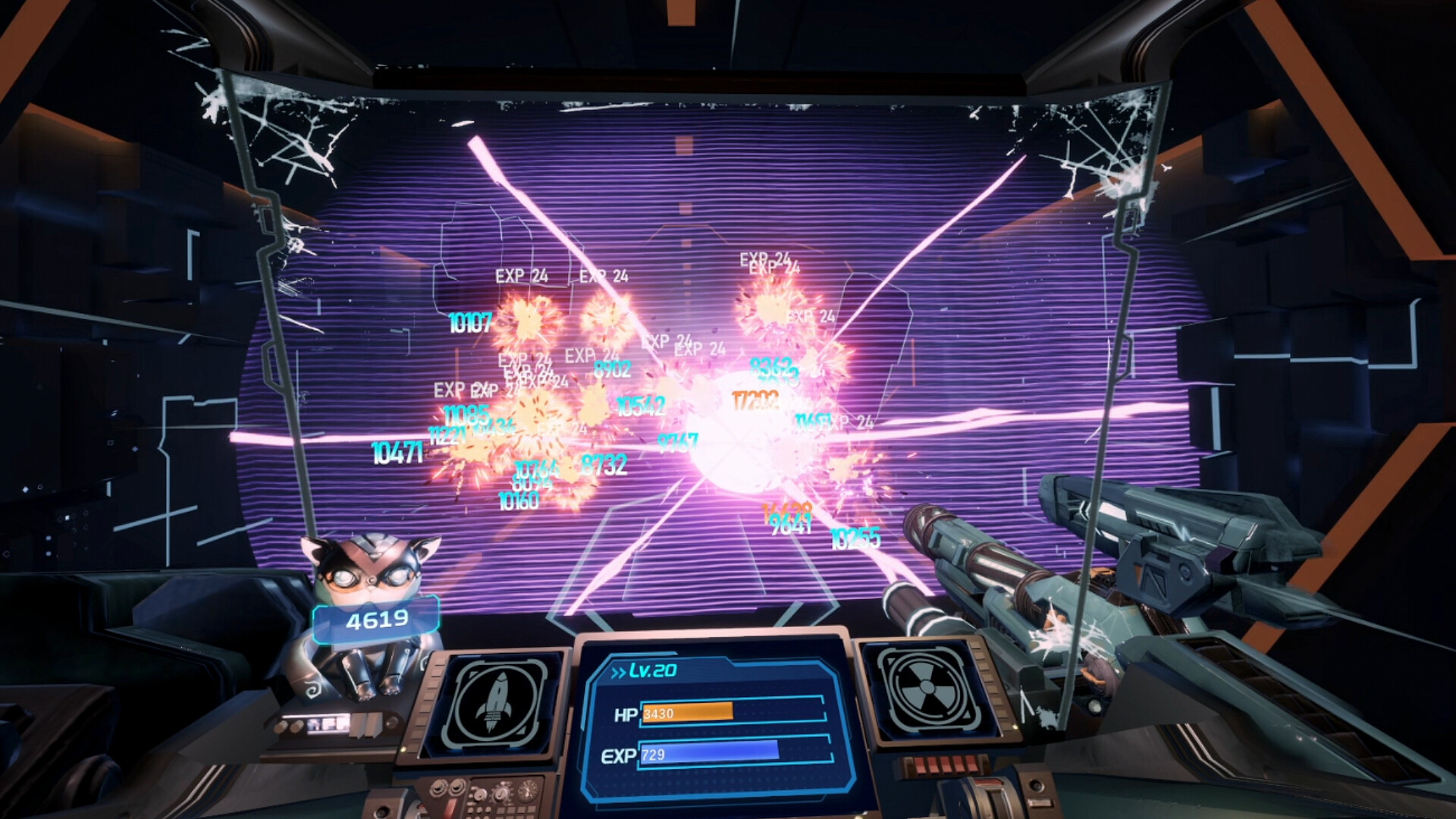Flip the right toggle switch beside it

click(x=458, y=789)
